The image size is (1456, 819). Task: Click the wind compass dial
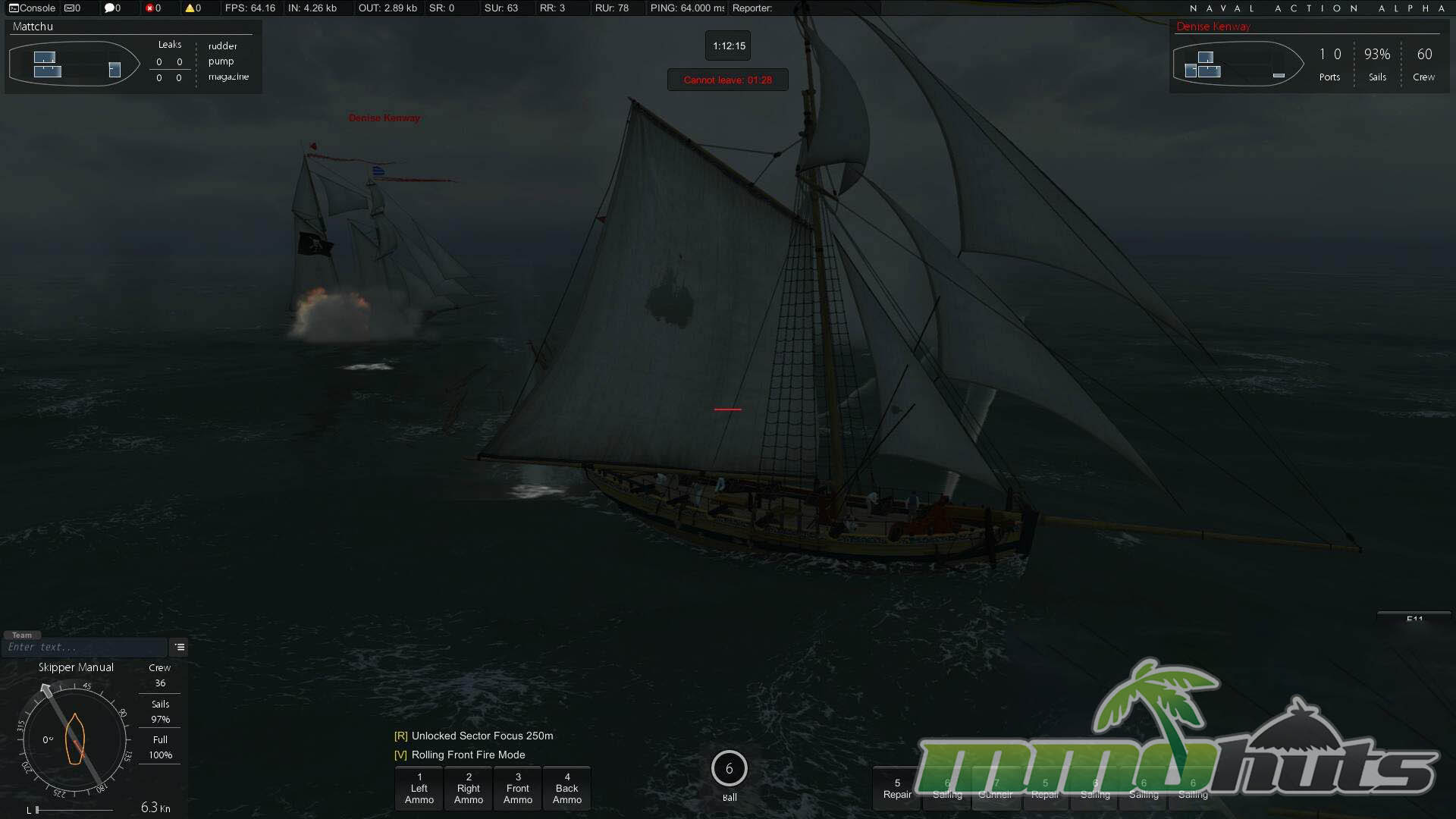pos(74,739)
